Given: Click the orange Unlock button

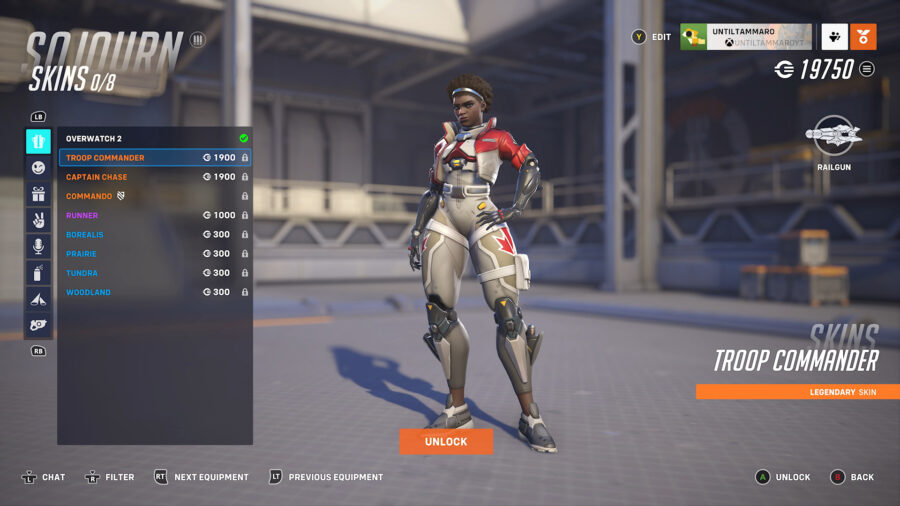Looking at the screenshot, I should pyautogui.click(x=446, y=442).
